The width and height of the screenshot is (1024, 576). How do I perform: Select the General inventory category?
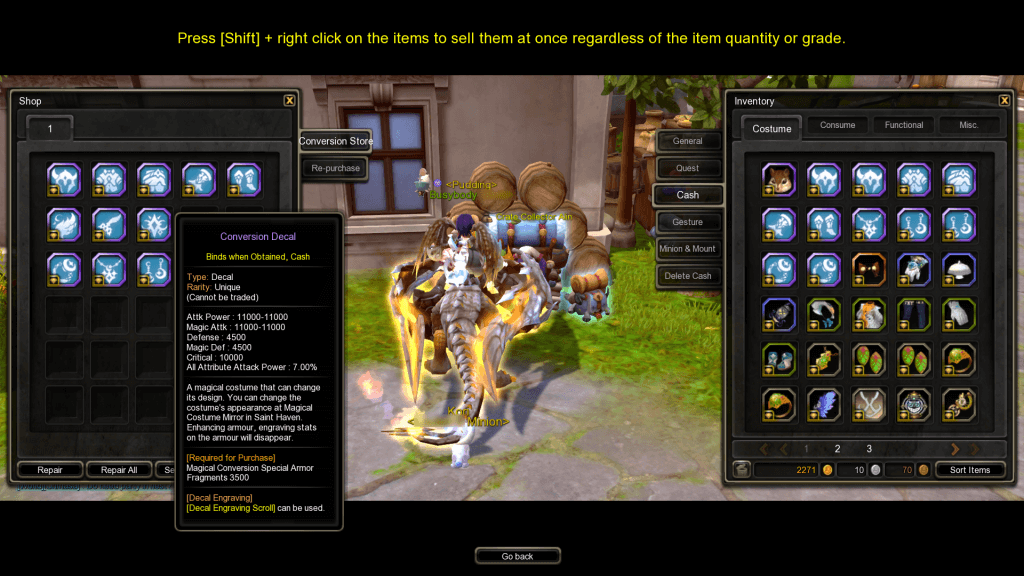click(x=687, y=141)
